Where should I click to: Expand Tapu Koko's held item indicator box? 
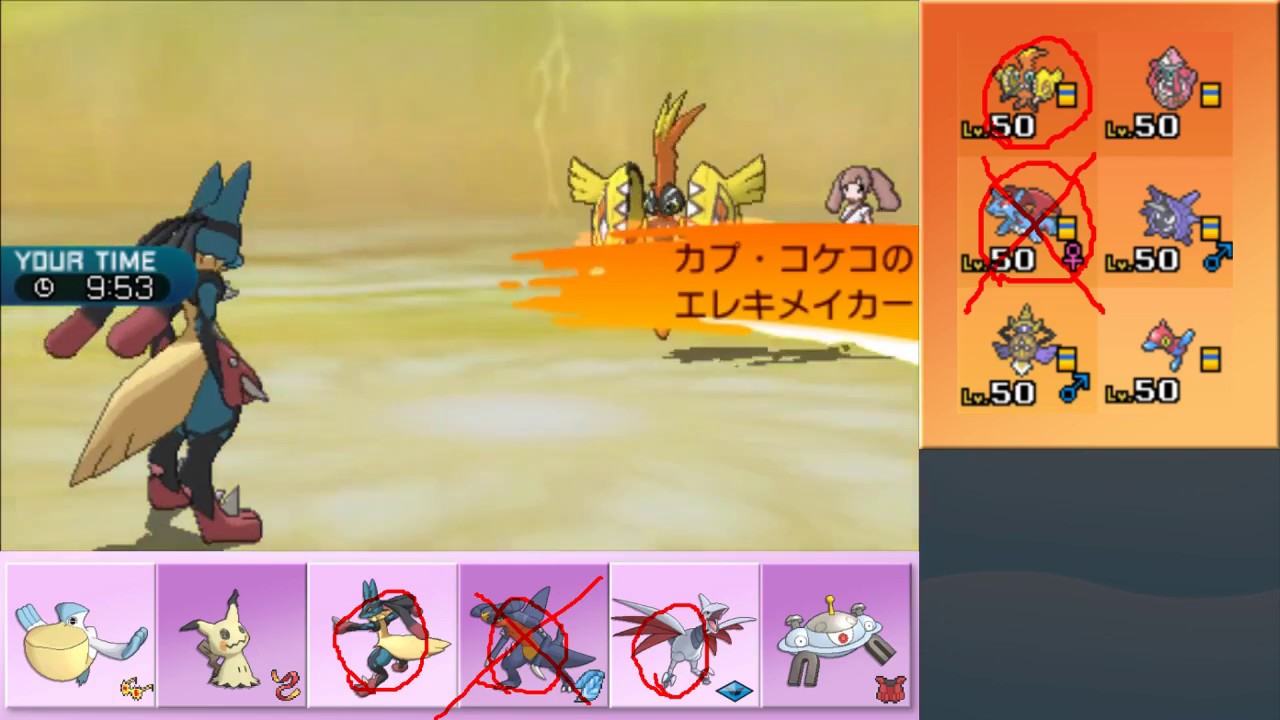tap(1066, 95)
